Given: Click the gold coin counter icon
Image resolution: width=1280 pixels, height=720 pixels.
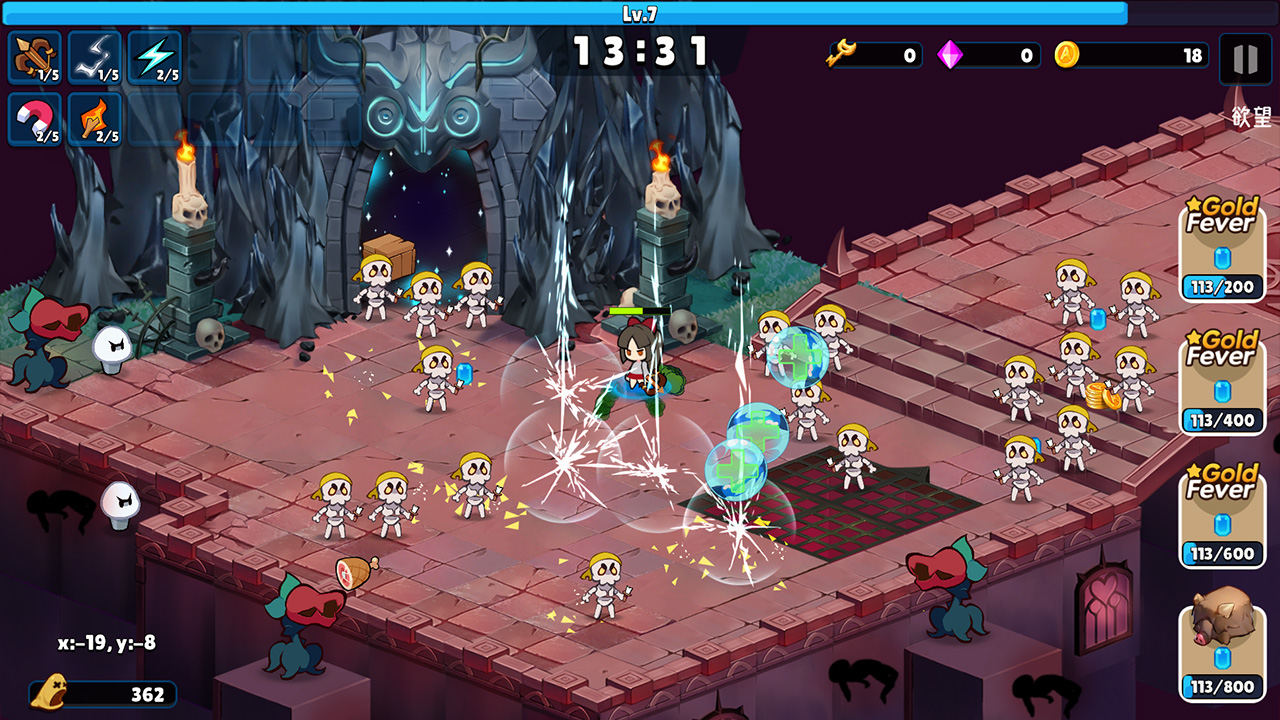Looking at the screenshot, I should click(x=1067, y=55).
